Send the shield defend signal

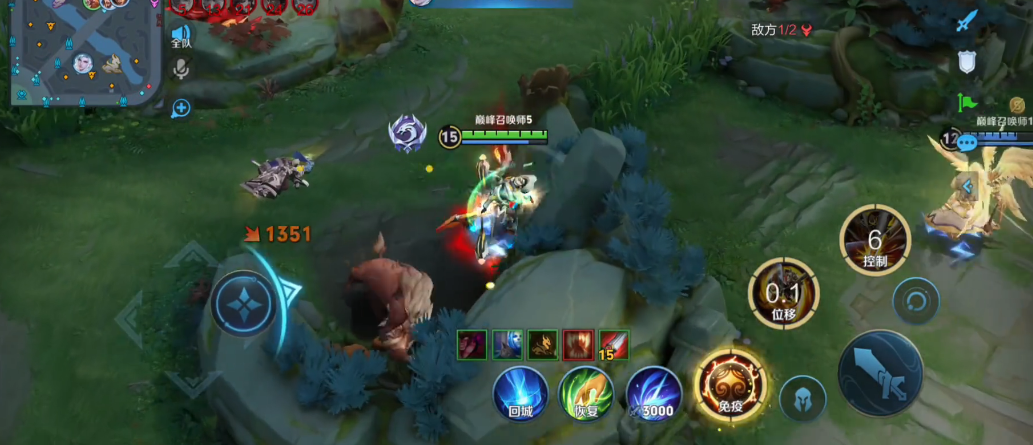[966, 62]
